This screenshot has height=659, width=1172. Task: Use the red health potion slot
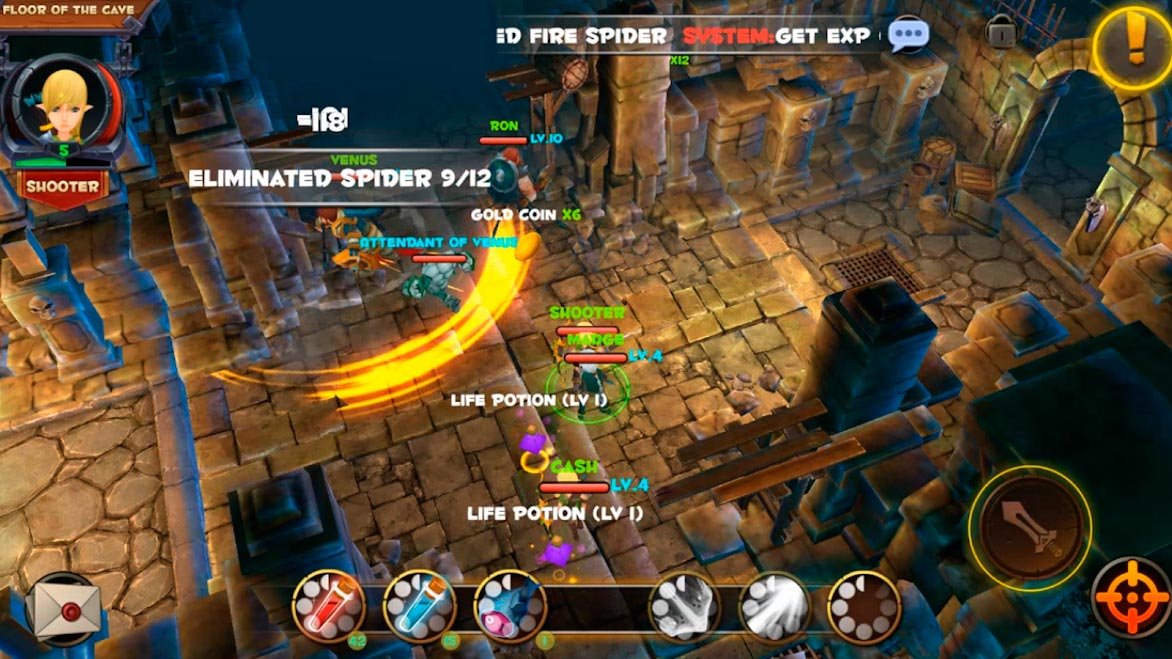329,604
